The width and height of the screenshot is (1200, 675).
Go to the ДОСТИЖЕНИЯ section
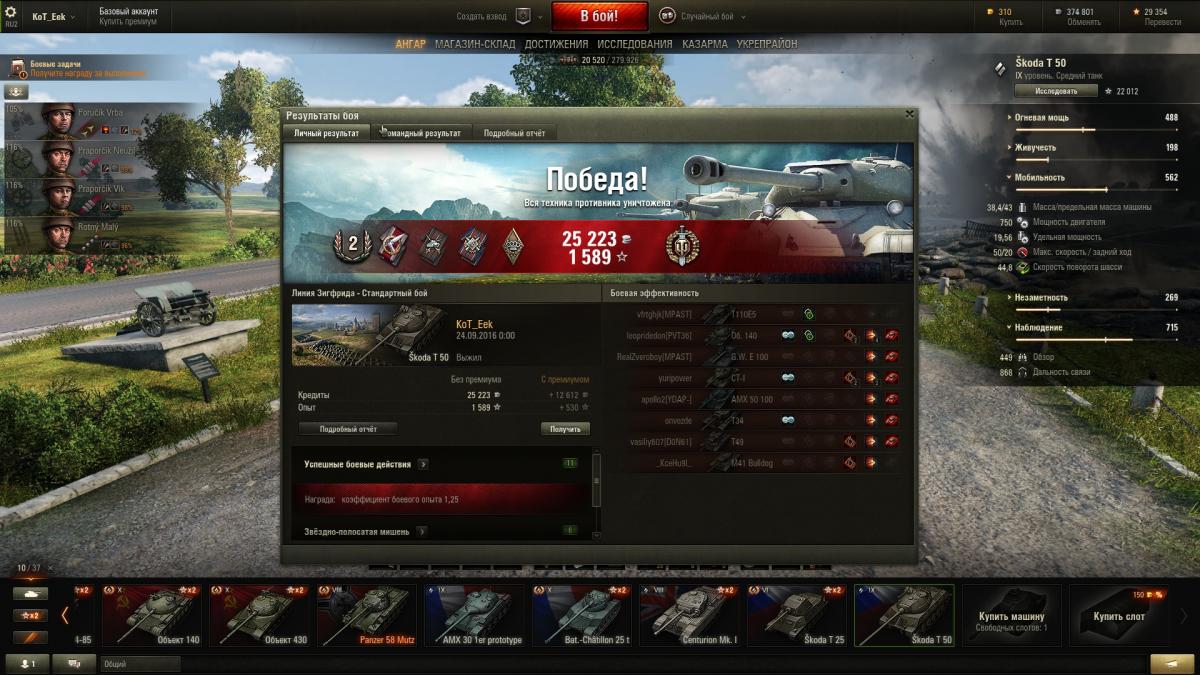pyautogui.click(x=556, y=45)
